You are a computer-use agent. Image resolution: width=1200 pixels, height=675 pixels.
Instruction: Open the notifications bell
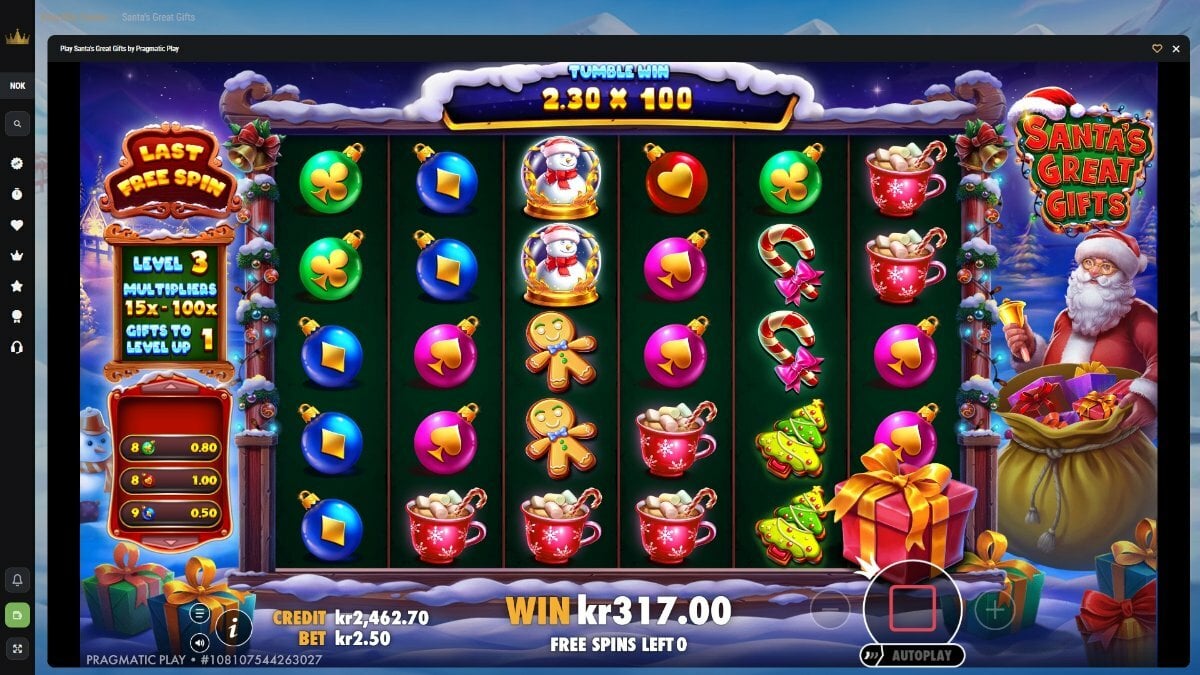(x=17, y=579)
